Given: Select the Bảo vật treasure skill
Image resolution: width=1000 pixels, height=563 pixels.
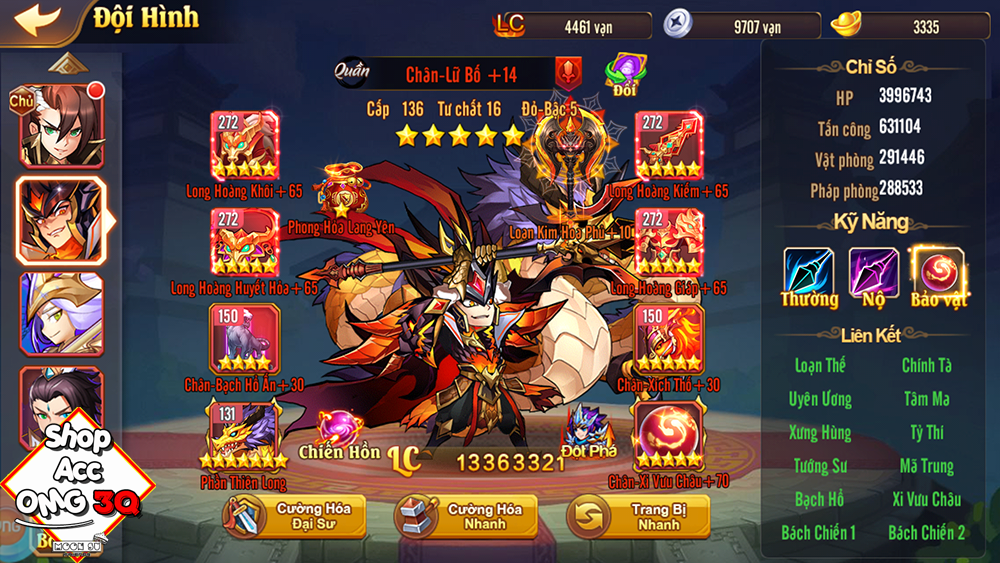Looking at the screenshot, I should coord(937,272).
